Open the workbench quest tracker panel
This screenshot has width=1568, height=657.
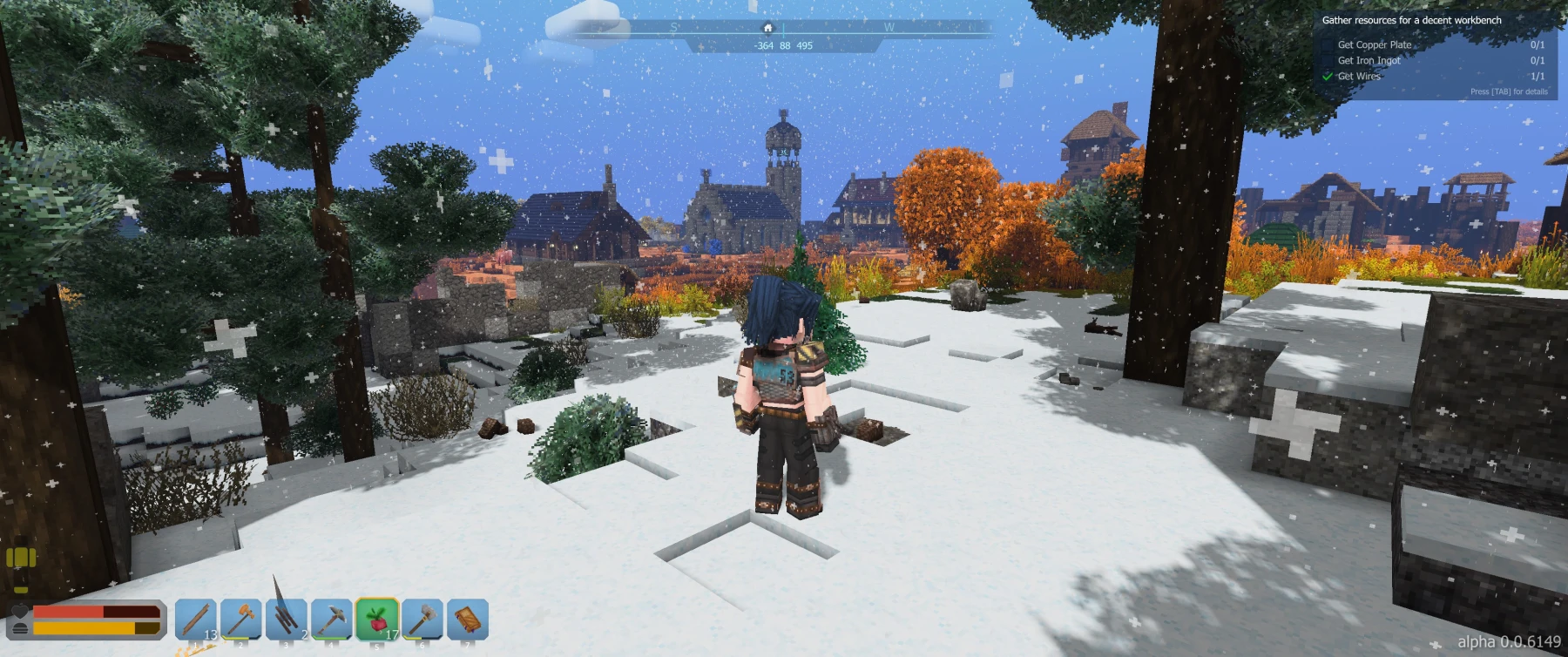coord(1411,20)
